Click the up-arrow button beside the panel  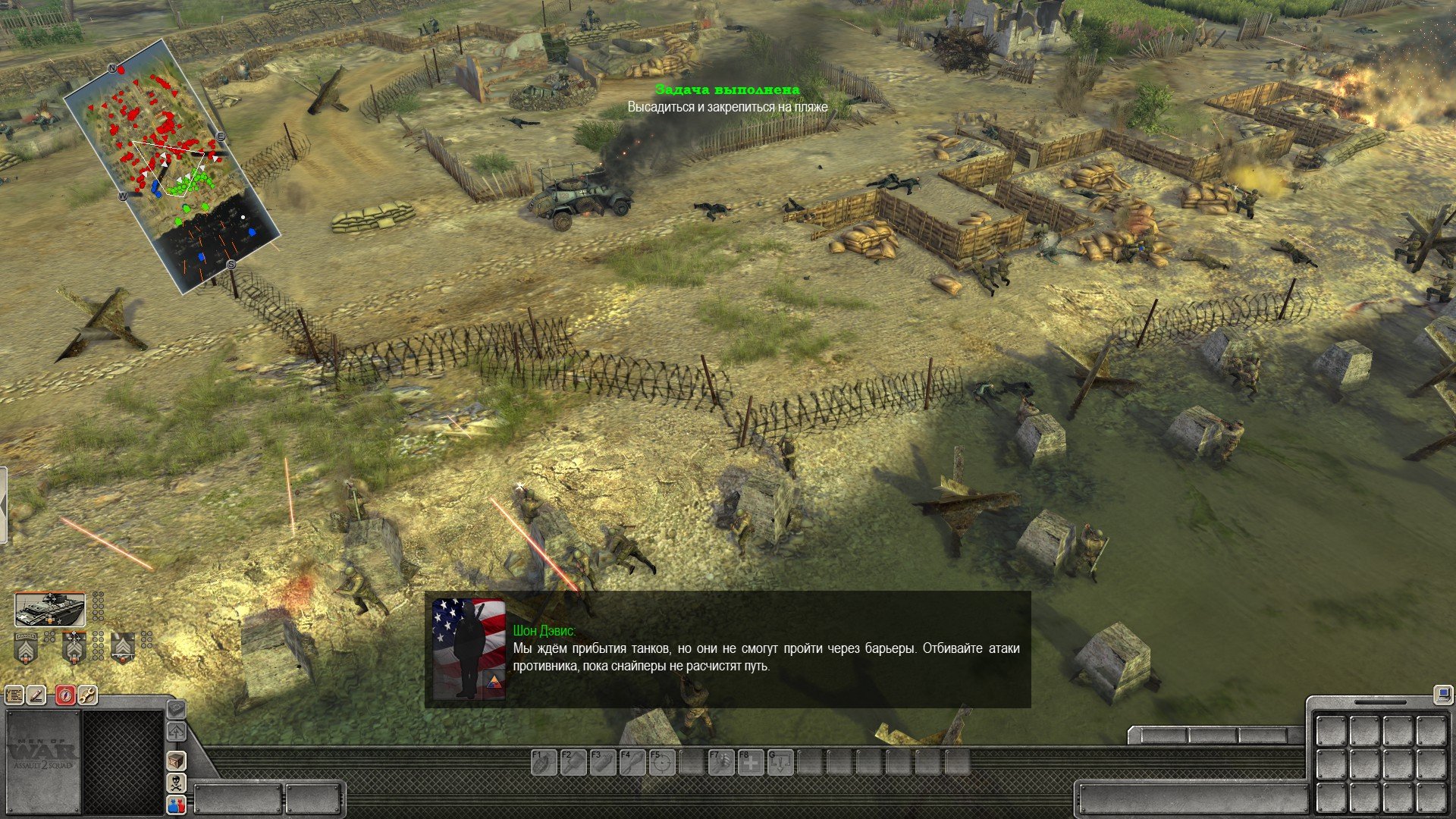click(176, 732)
